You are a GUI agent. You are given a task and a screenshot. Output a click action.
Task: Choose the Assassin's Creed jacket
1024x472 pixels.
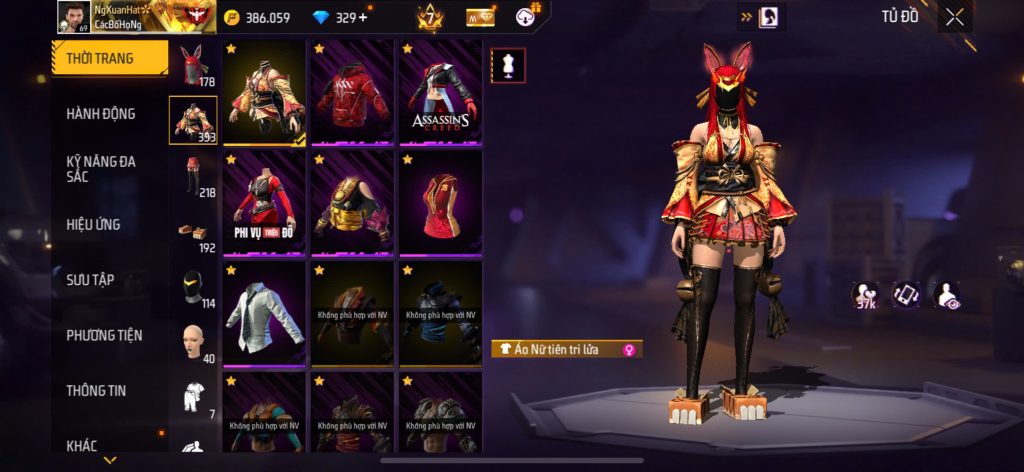click(x=440, y=93)
